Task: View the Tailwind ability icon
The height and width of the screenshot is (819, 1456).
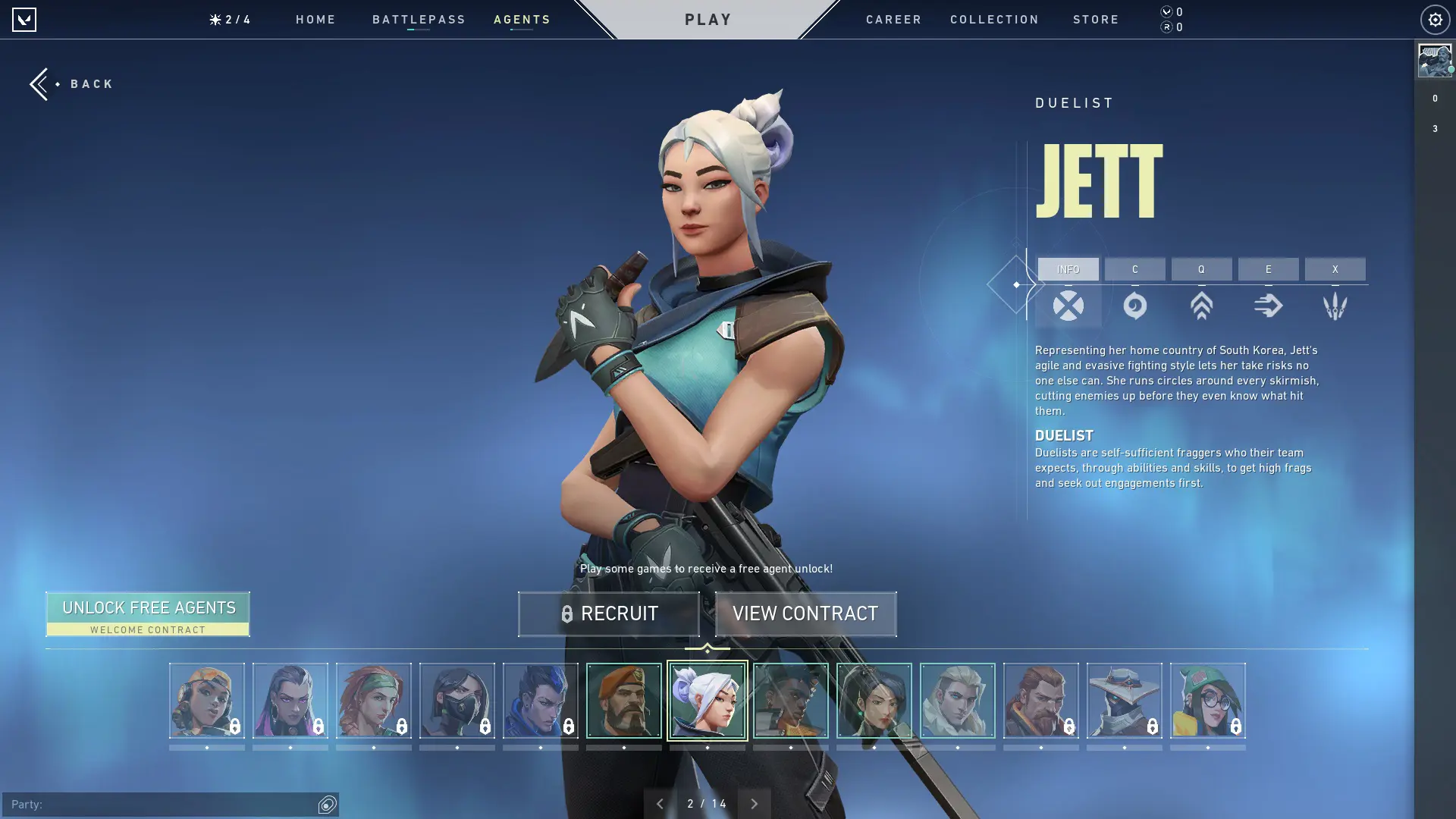Action: 1268,306
